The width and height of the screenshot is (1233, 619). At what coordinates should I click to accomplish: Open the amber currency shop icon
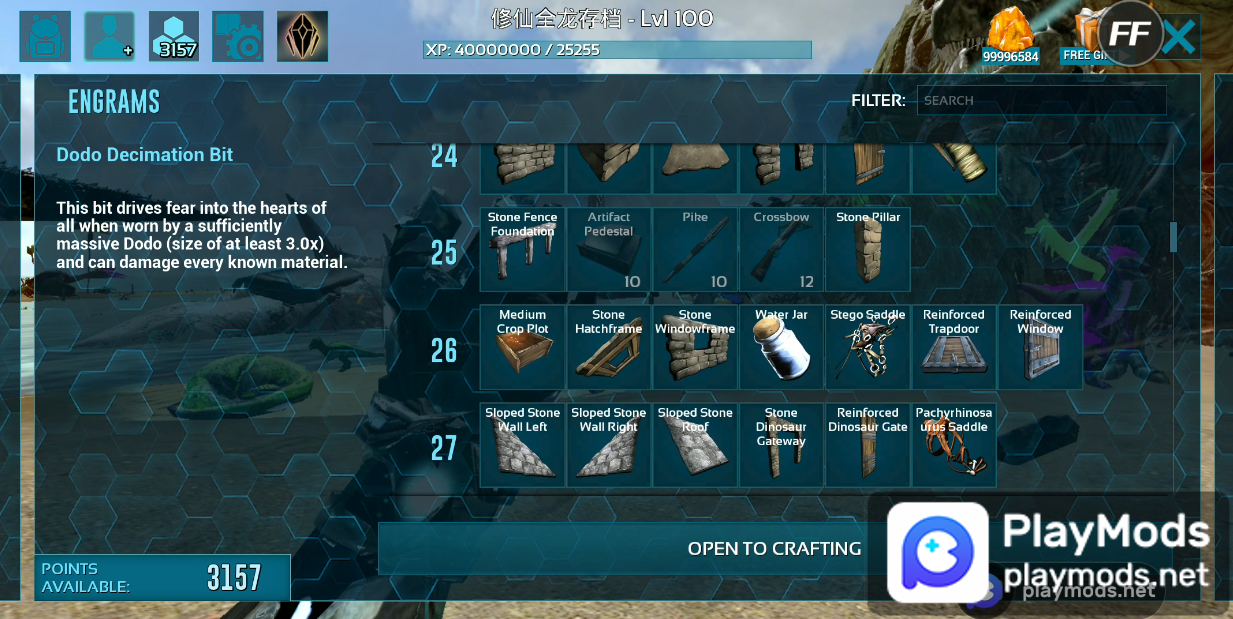[x=1011, y=37]
